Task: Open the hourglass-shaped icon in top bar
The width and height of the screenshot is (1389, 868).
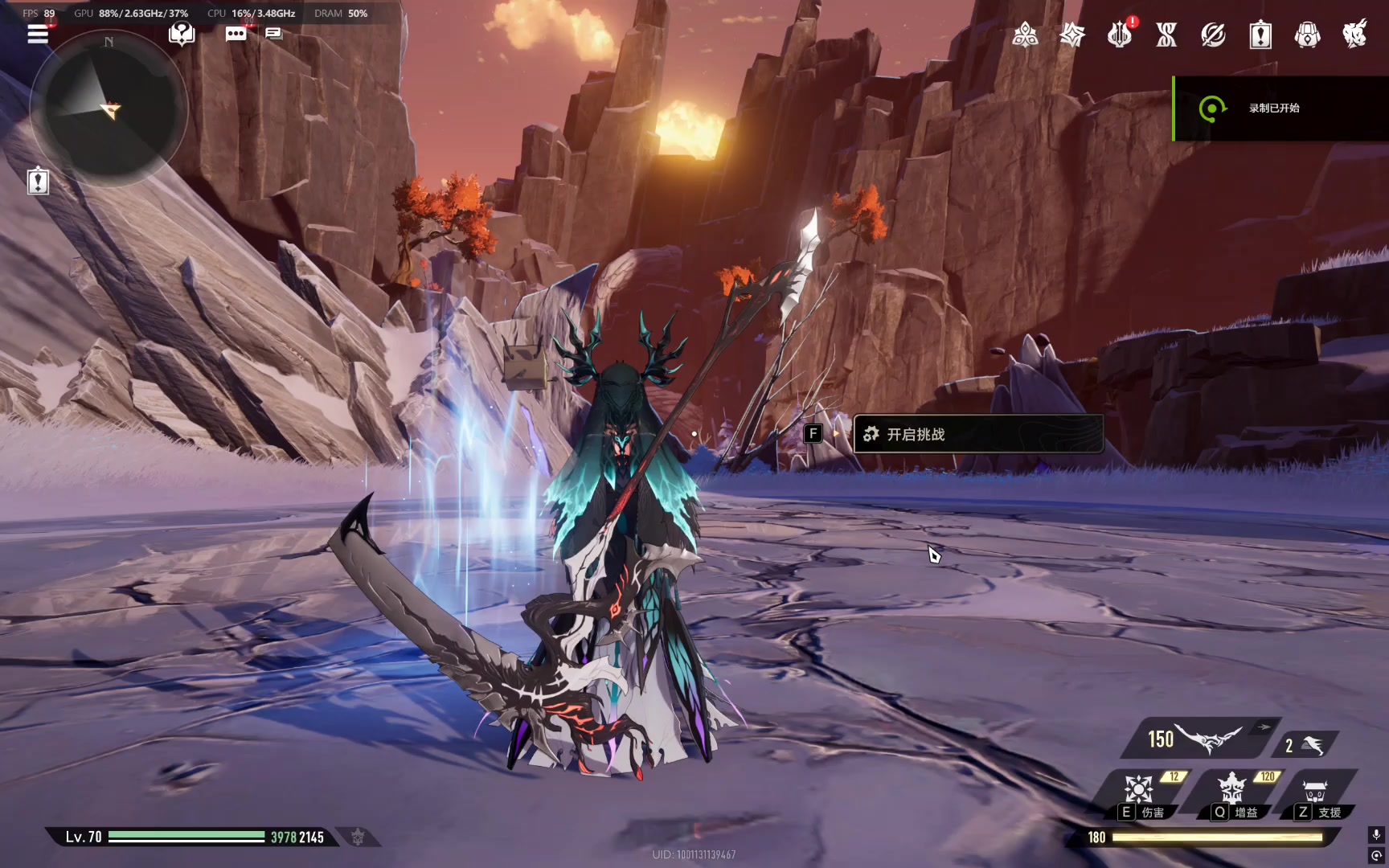Action: coord(1166,35)
